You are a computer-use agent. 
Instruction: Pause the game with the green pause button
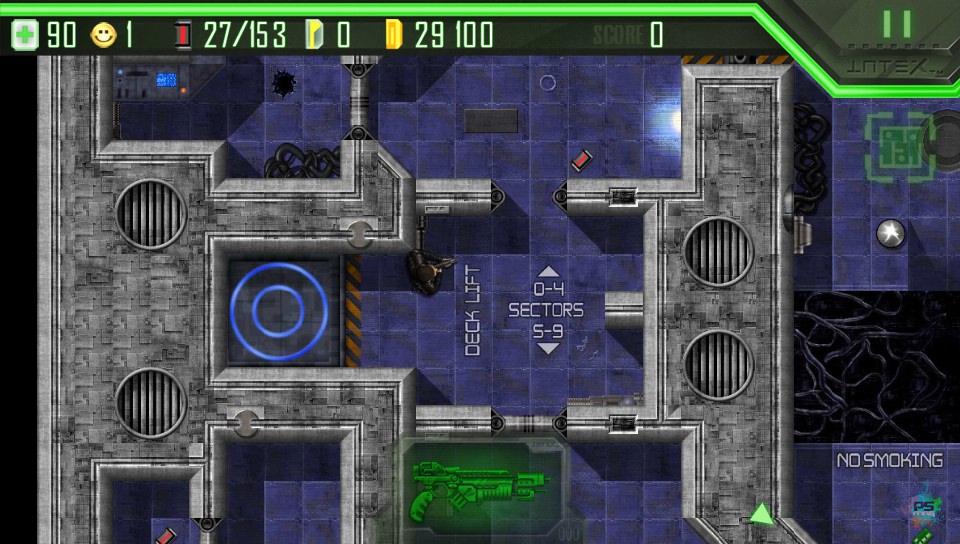point(896,24)
